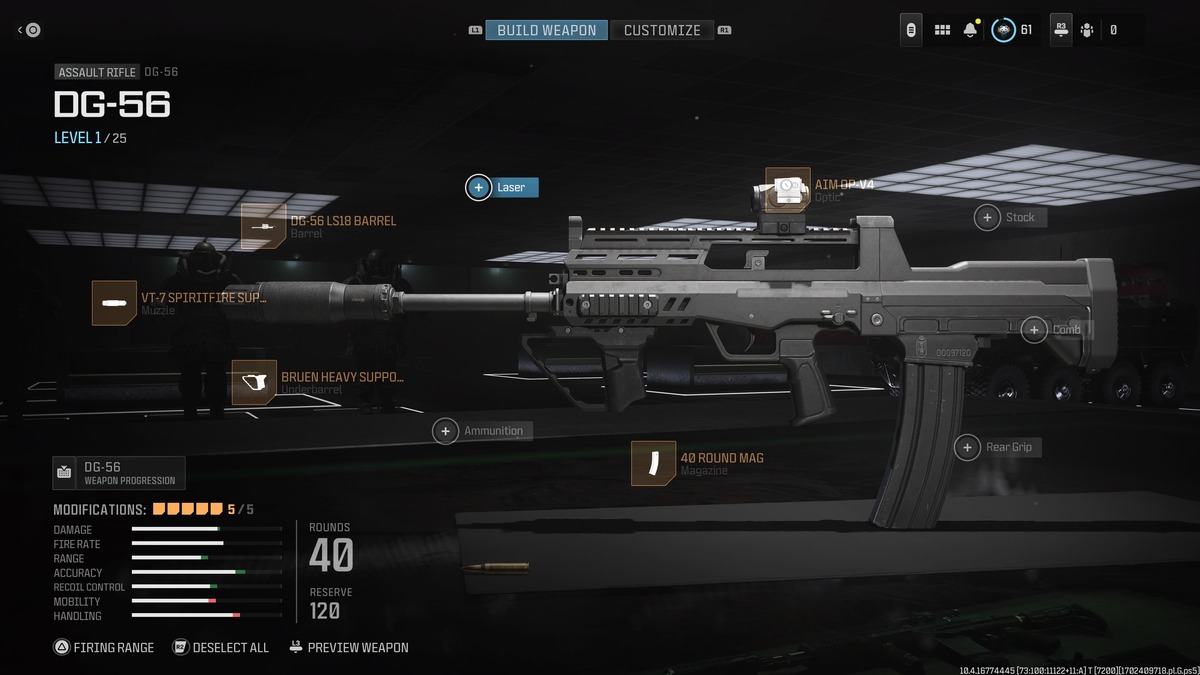Switch to the Customize tab

(x=662, y=30)
